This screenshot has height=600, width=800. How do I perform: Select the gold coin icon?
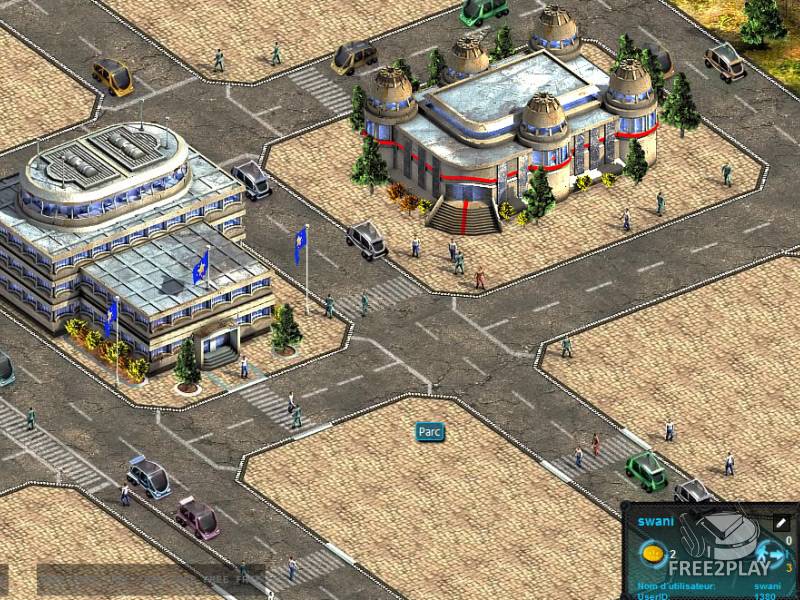point(652,553)
